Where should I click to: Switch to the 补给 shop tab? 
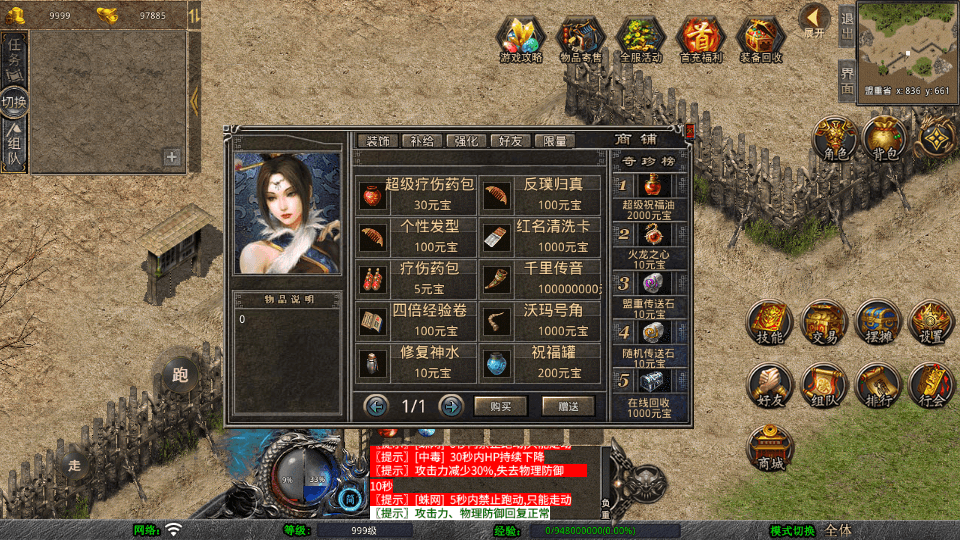tap(420, 141)
